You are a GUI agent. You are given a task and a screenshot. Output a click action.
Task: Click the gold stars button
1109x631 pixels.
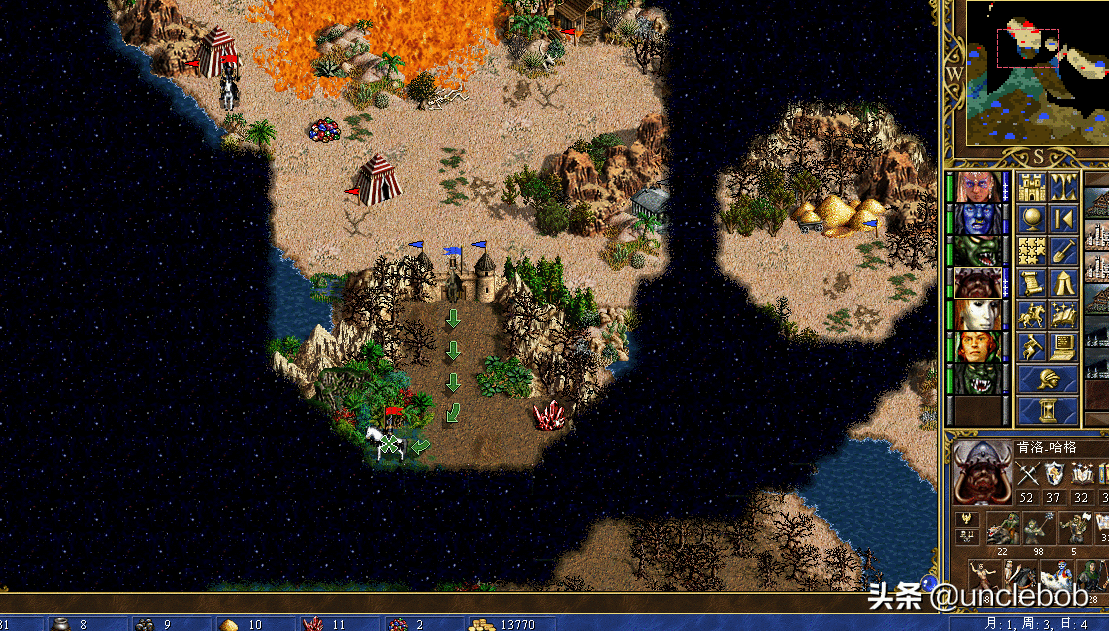tap(1031, 250)
